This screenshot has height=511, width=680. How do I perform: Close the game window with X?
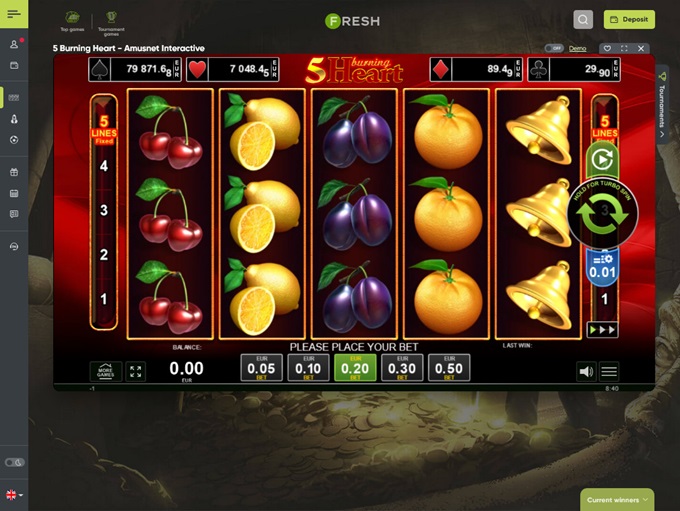click(x=642, y=48)
